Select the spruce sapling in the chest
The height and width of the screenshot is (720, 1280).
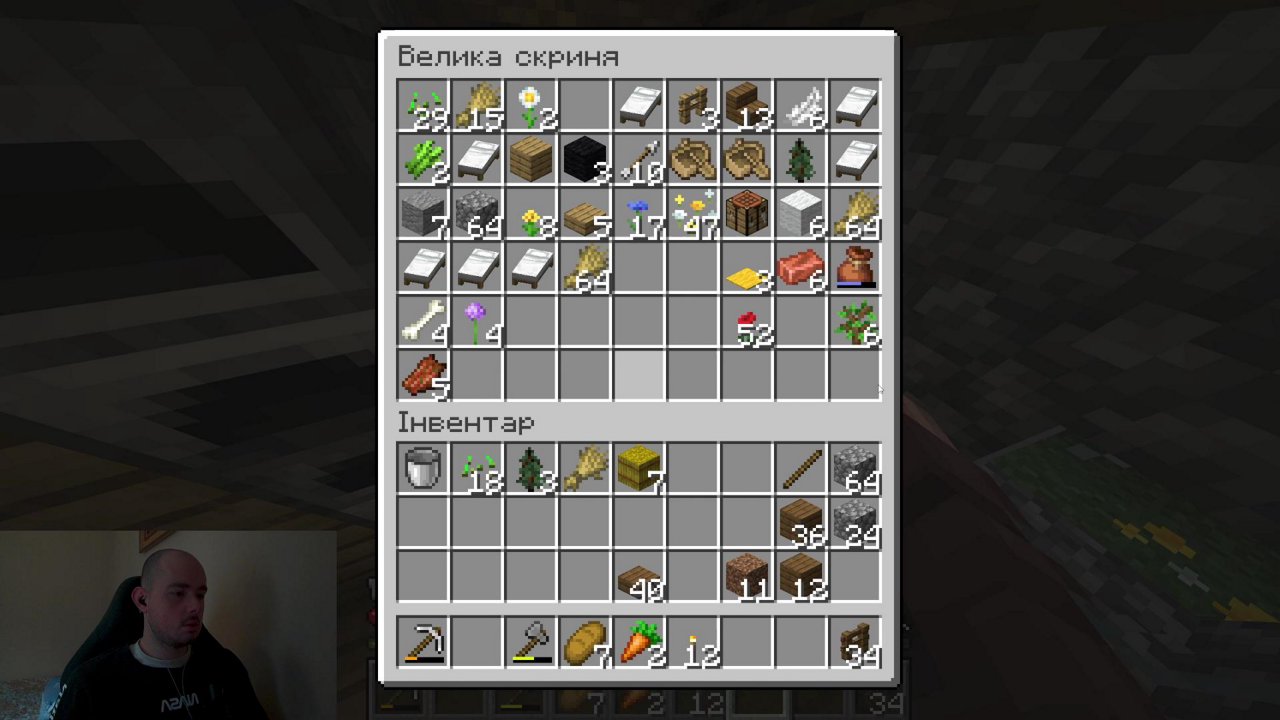tap(800, 160)
